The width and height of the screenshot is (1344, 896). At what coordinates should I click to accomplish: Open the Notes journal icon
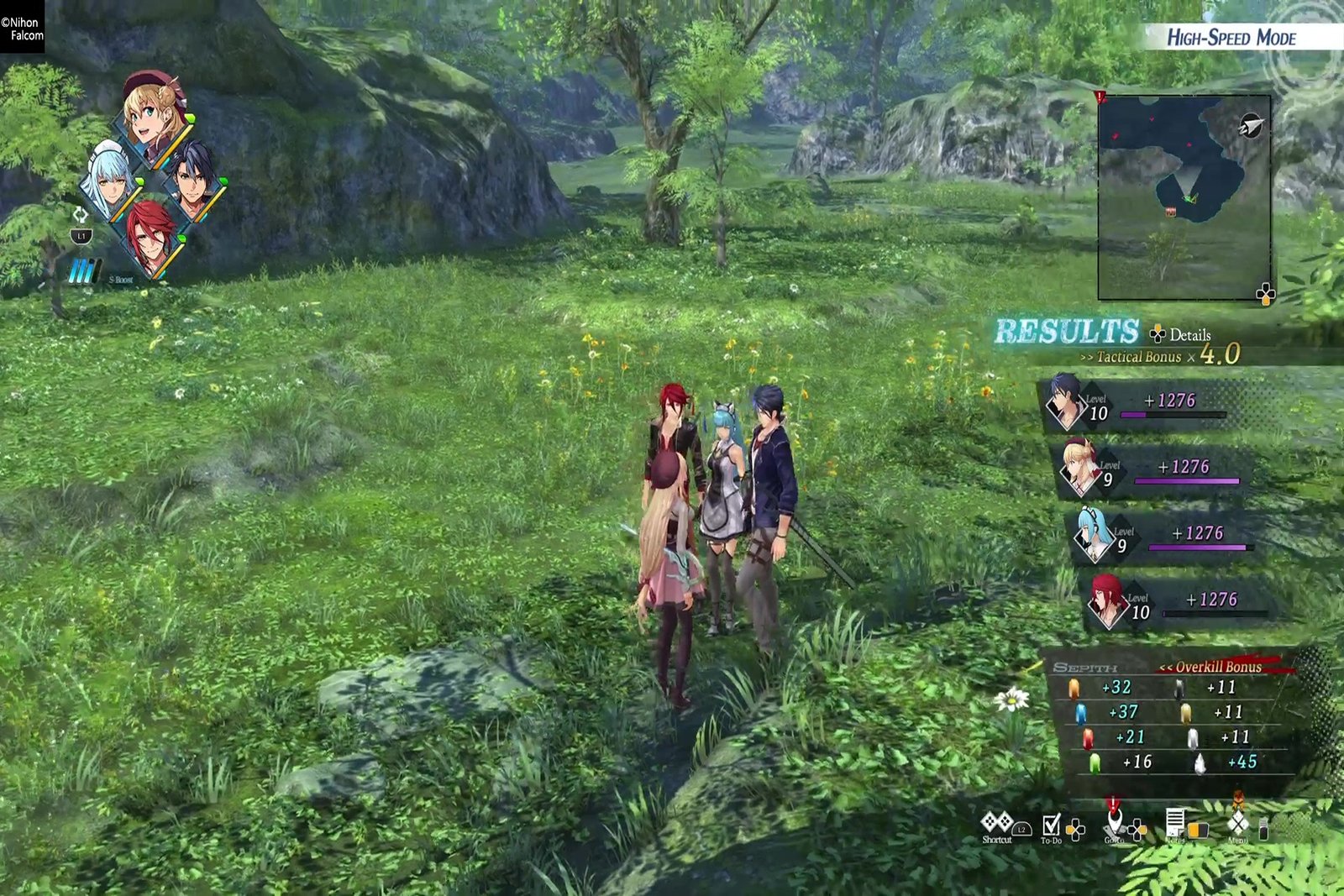click(x=1176, y=821)
